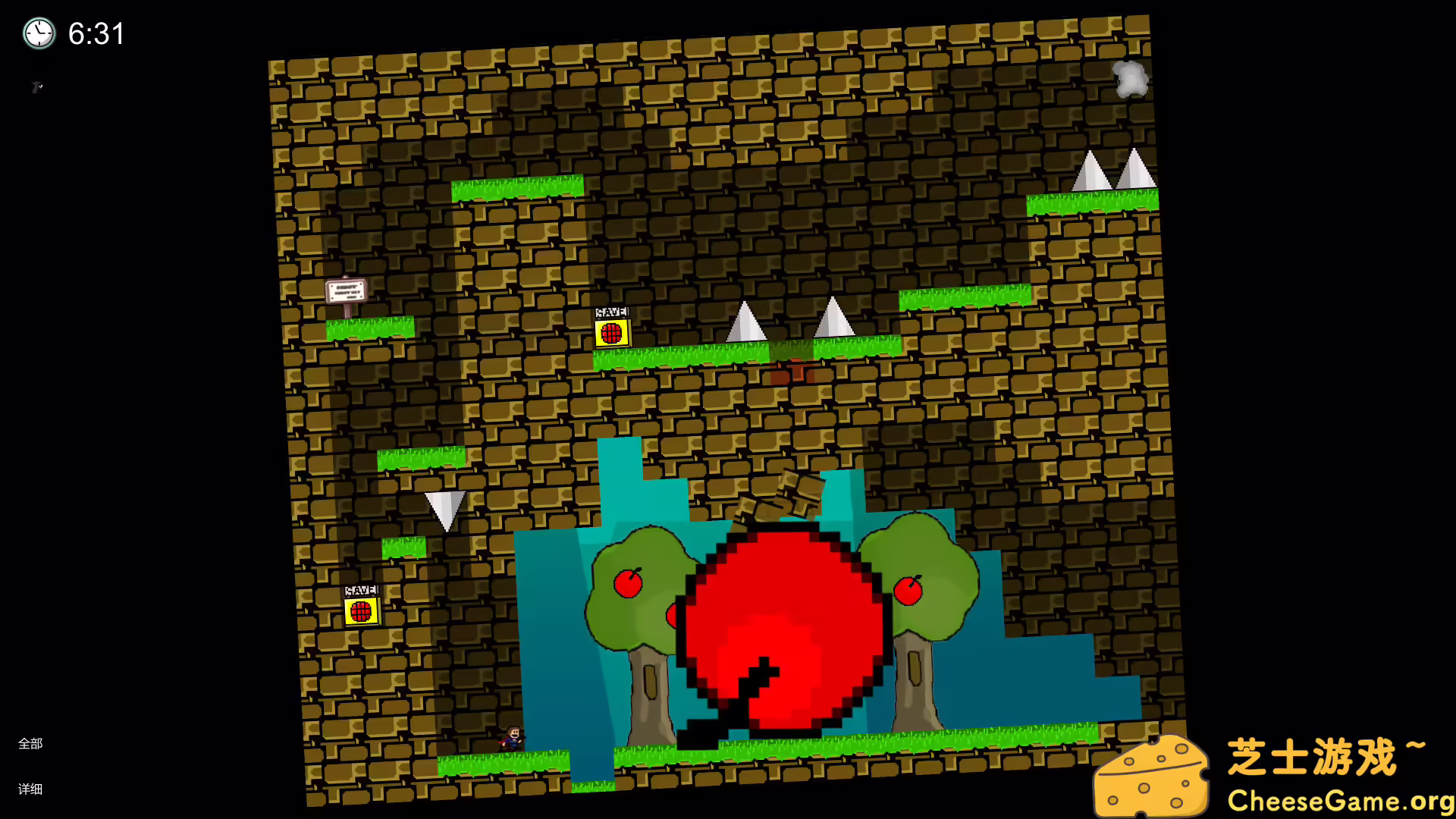Toggle the 全部 display option
The width and height of the screenshot is (1456, 819).
tap(31, 744)
